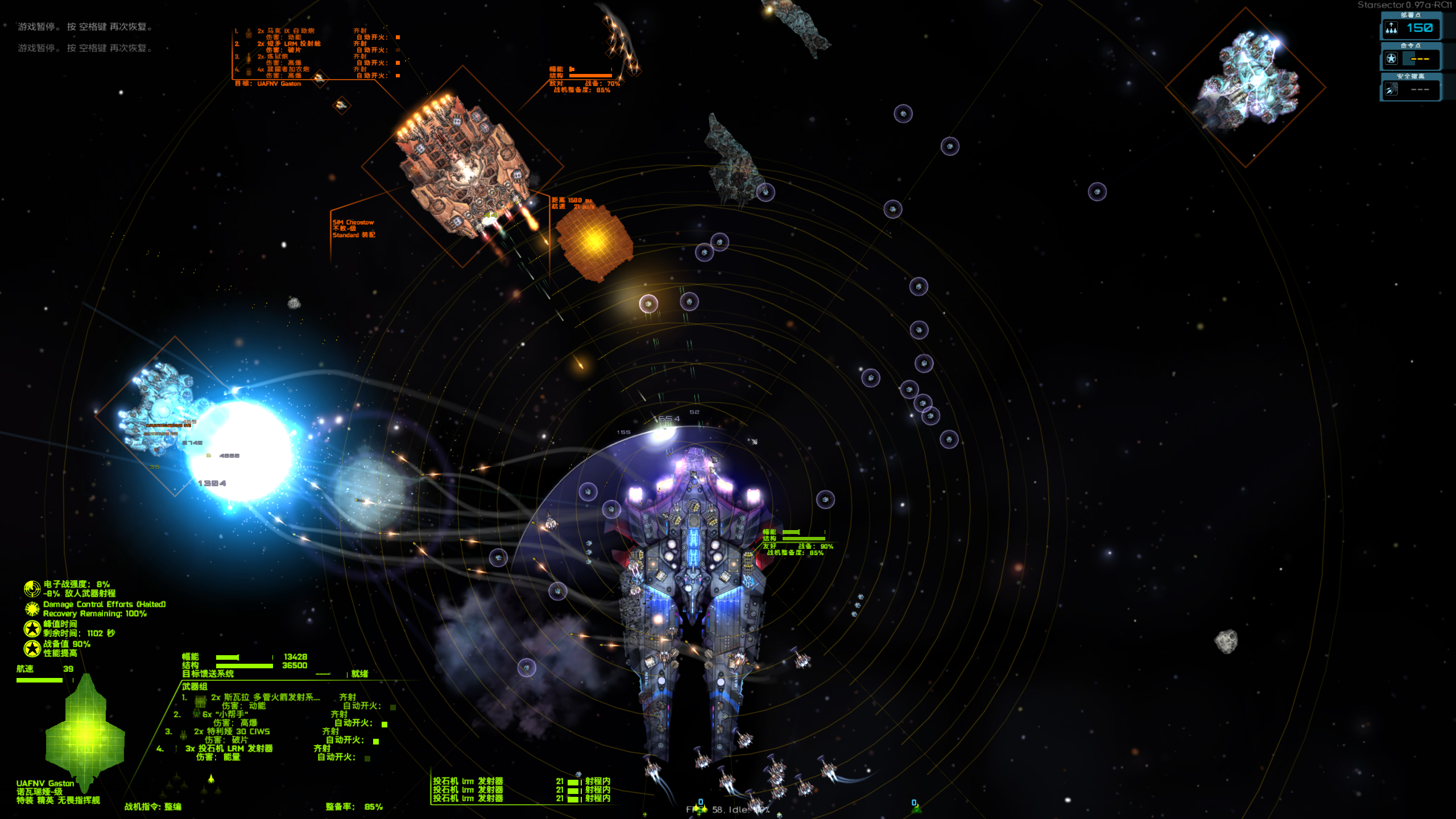Click the fighter command label (战机指令: 整编)
The width and height of the screenshot is (1456, 819).
pos(153,806)
